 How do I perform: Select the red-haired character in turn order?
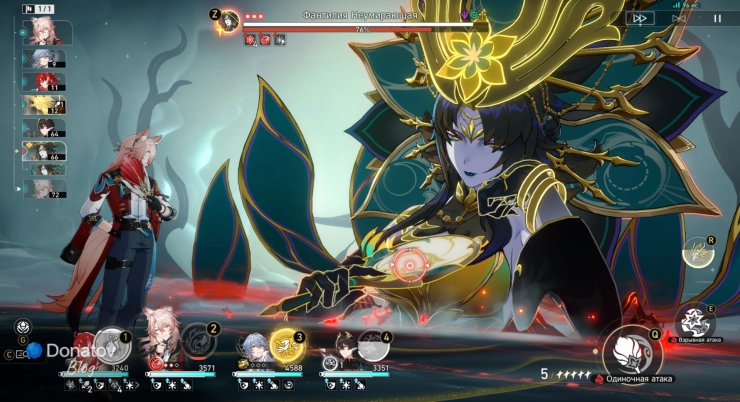(x=45, y=82)
